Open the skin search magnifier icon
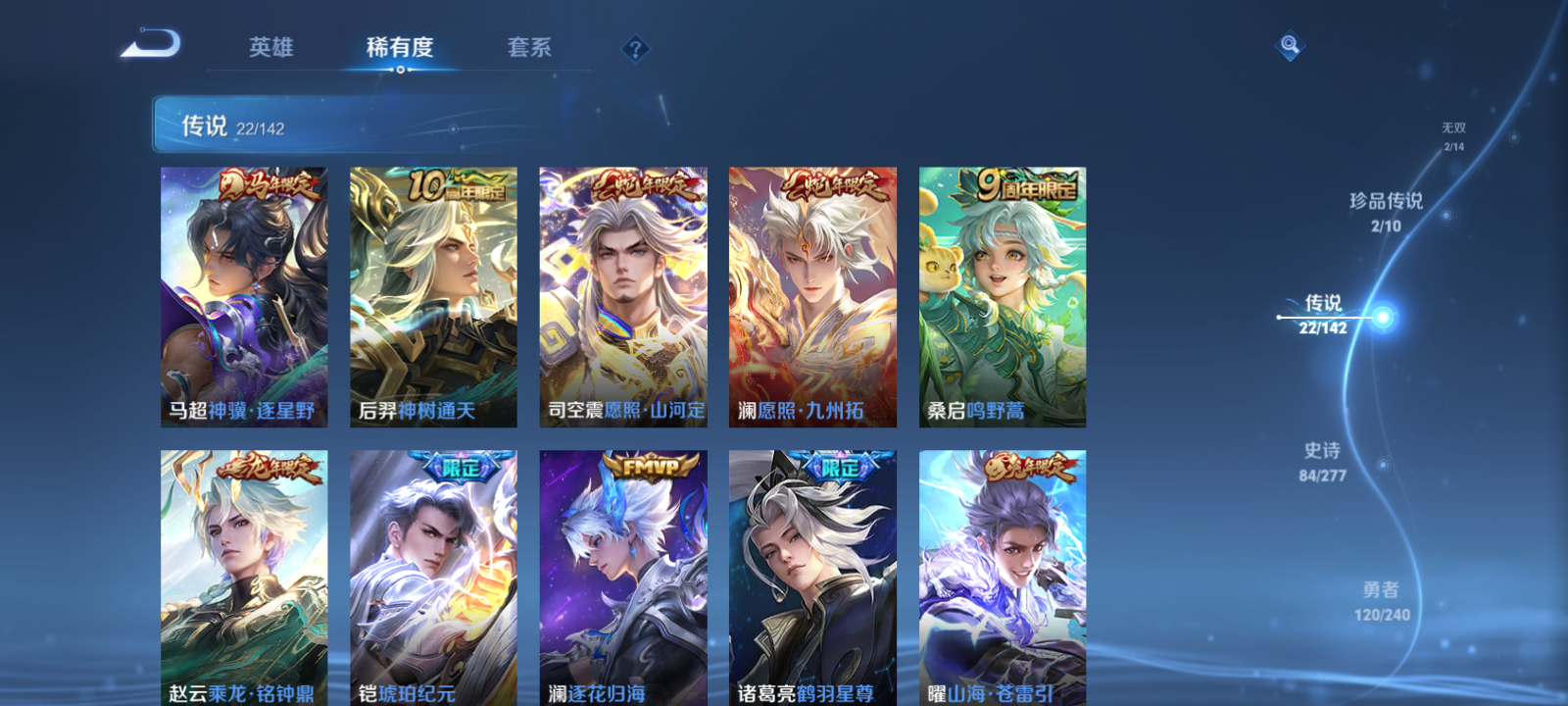The image size is (1568, 706). click(1289, 43)
